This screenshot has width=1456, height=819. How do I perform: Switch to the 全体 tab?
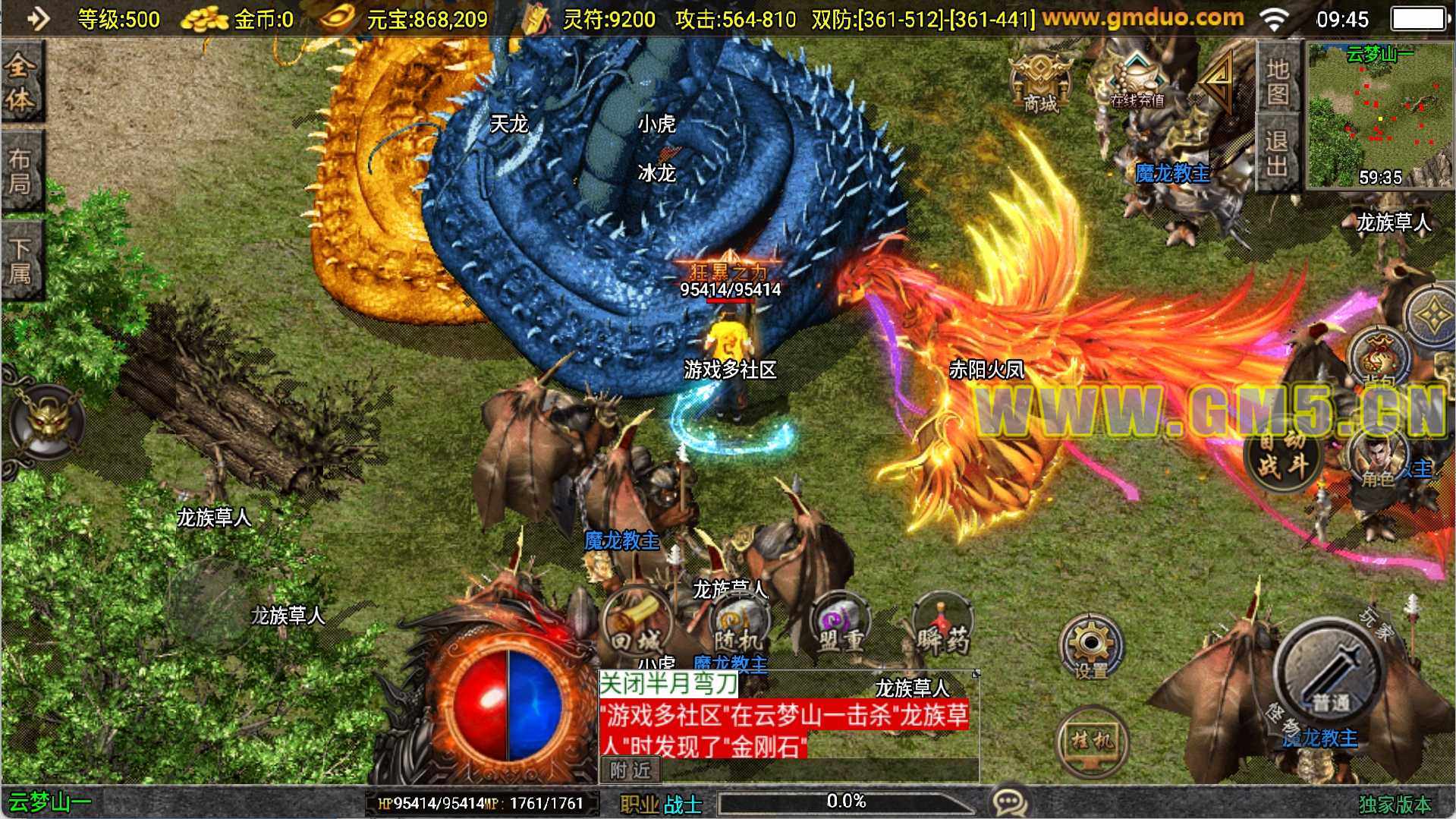[20, 82]
